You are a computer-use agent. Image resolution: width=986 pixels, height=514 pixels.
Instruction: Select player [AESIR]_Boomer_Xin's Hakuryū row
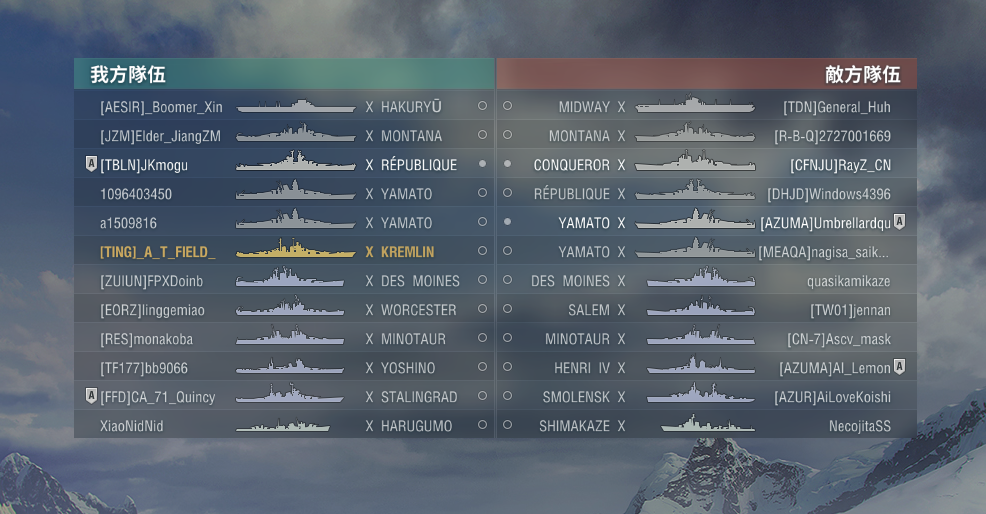(283, 107)
